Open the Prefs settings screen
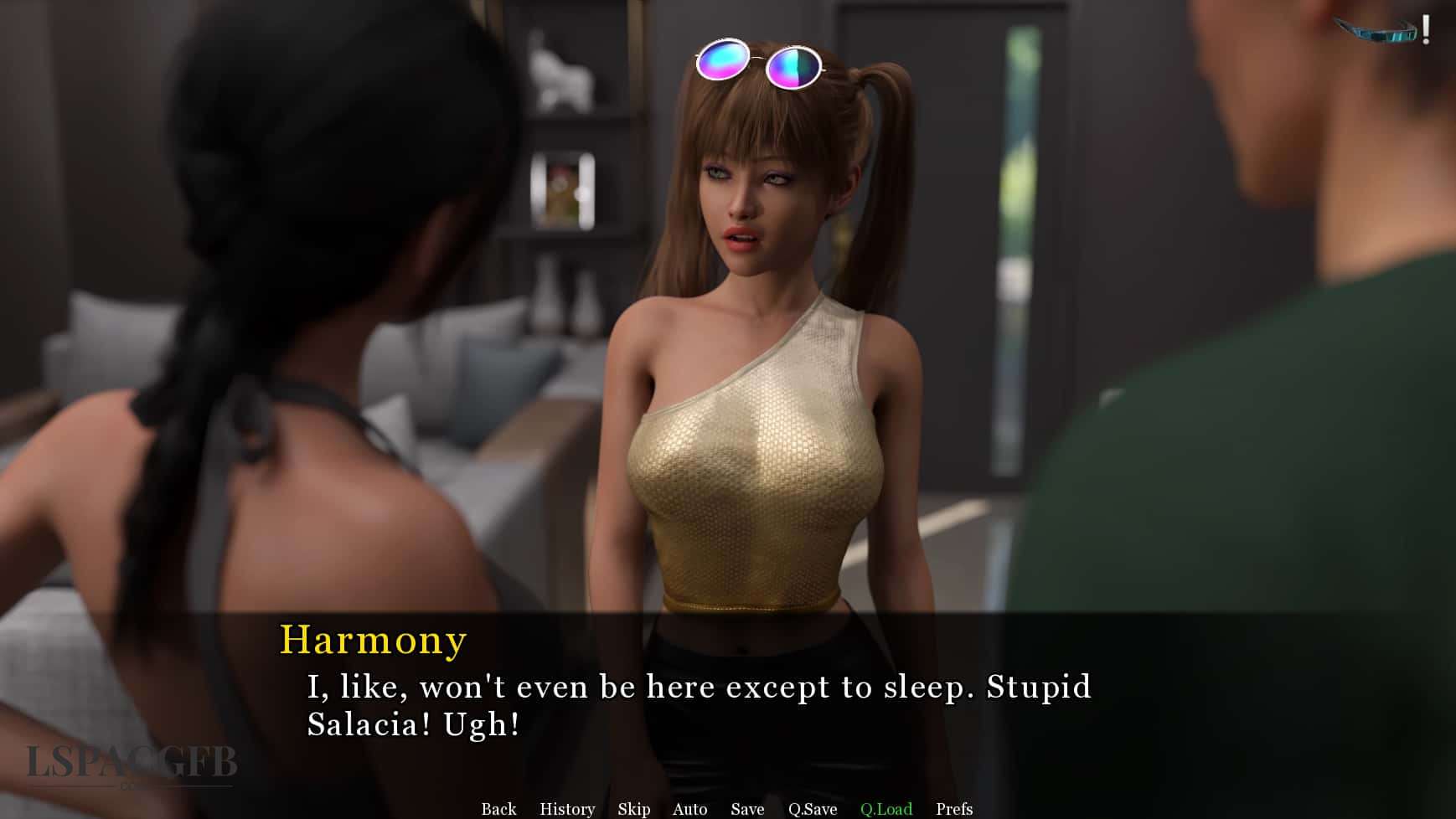 pyautogui.click(x=953, y=809)
